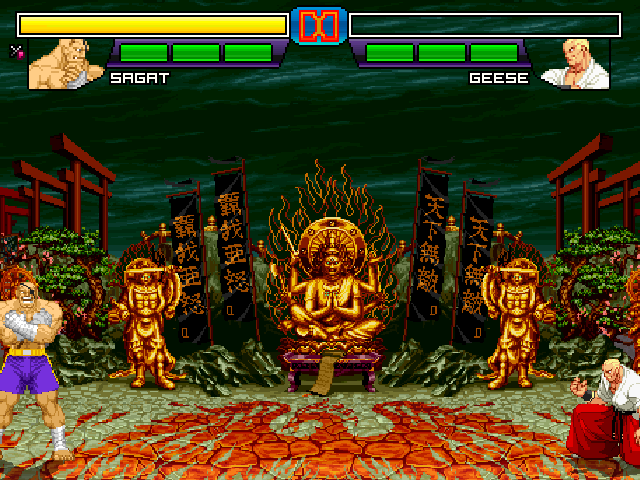640x480 pixels.
Task: Click Sagat's character portrait
Action: [66, 64]
